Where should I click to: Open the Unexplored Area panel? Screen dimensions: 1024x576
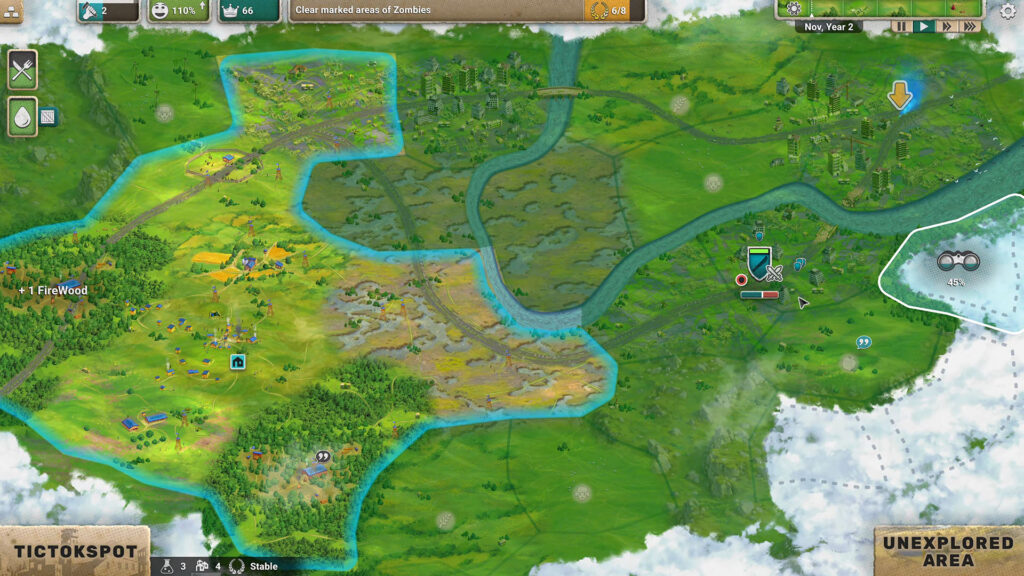(x=948, y=551)
